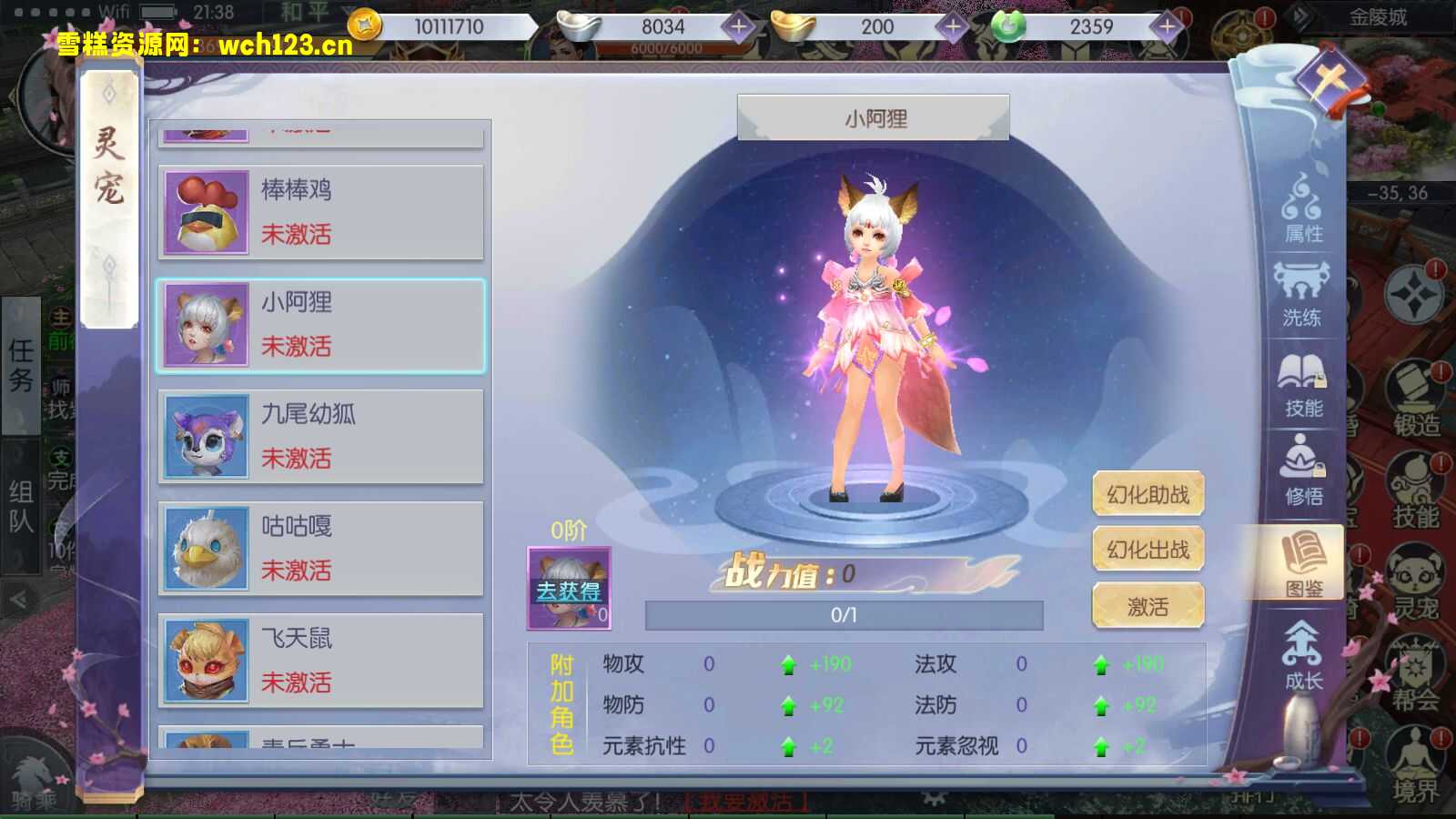Open the 技能 (Skills) panel on right sidebar
Viewport: 1456px width, 819px height.
(x=1303, y=387)
